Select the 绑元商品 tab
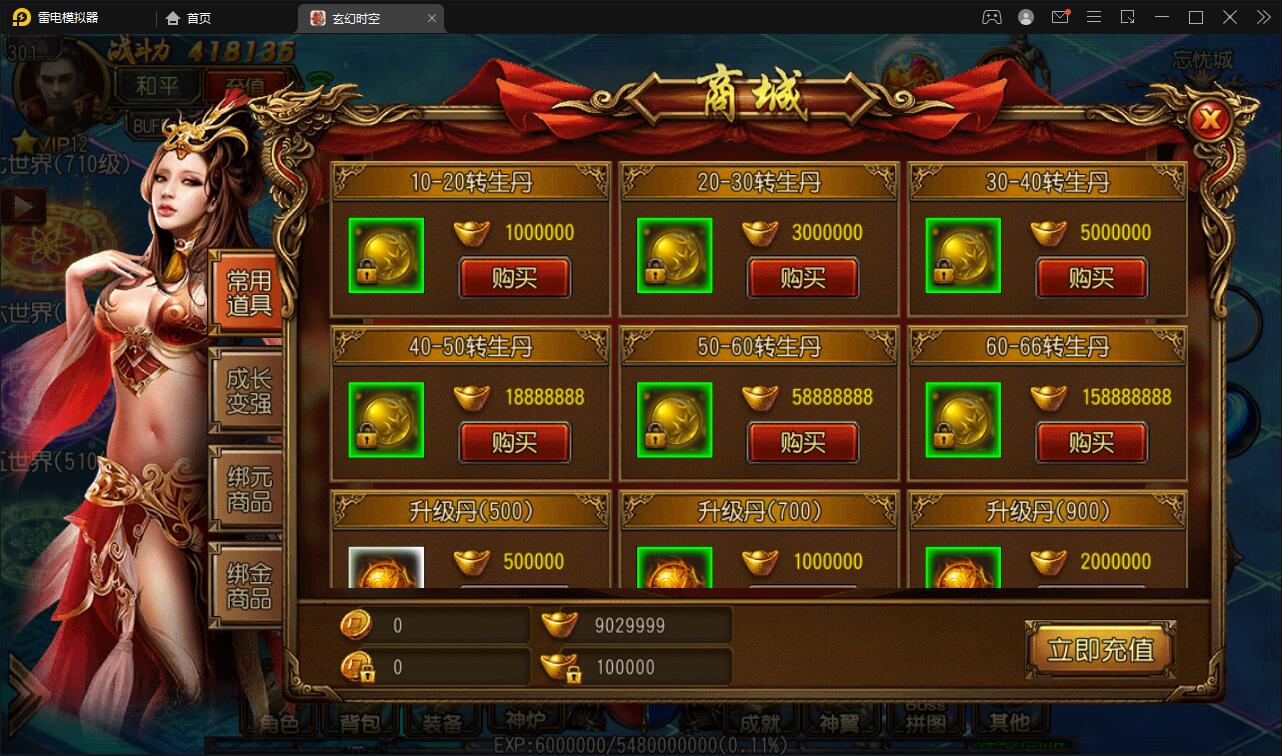 pos(248,489)
